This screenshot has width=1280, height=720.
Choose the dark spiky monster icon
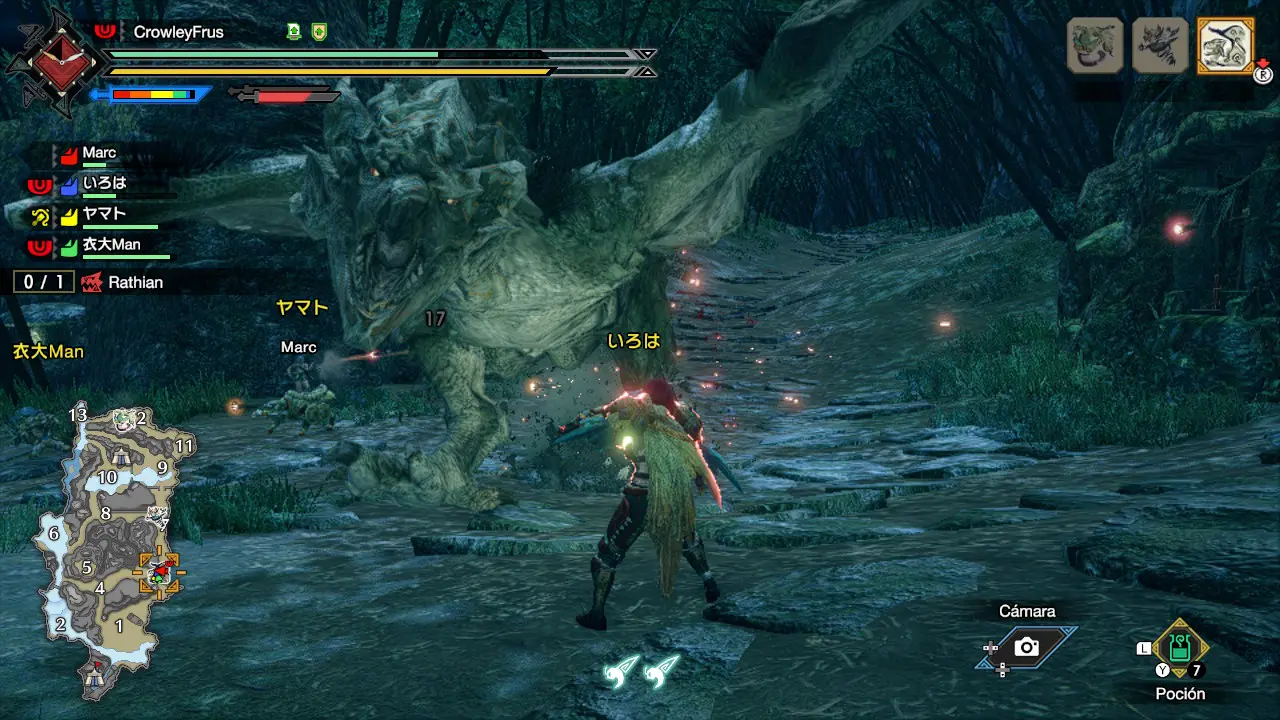1160,46
